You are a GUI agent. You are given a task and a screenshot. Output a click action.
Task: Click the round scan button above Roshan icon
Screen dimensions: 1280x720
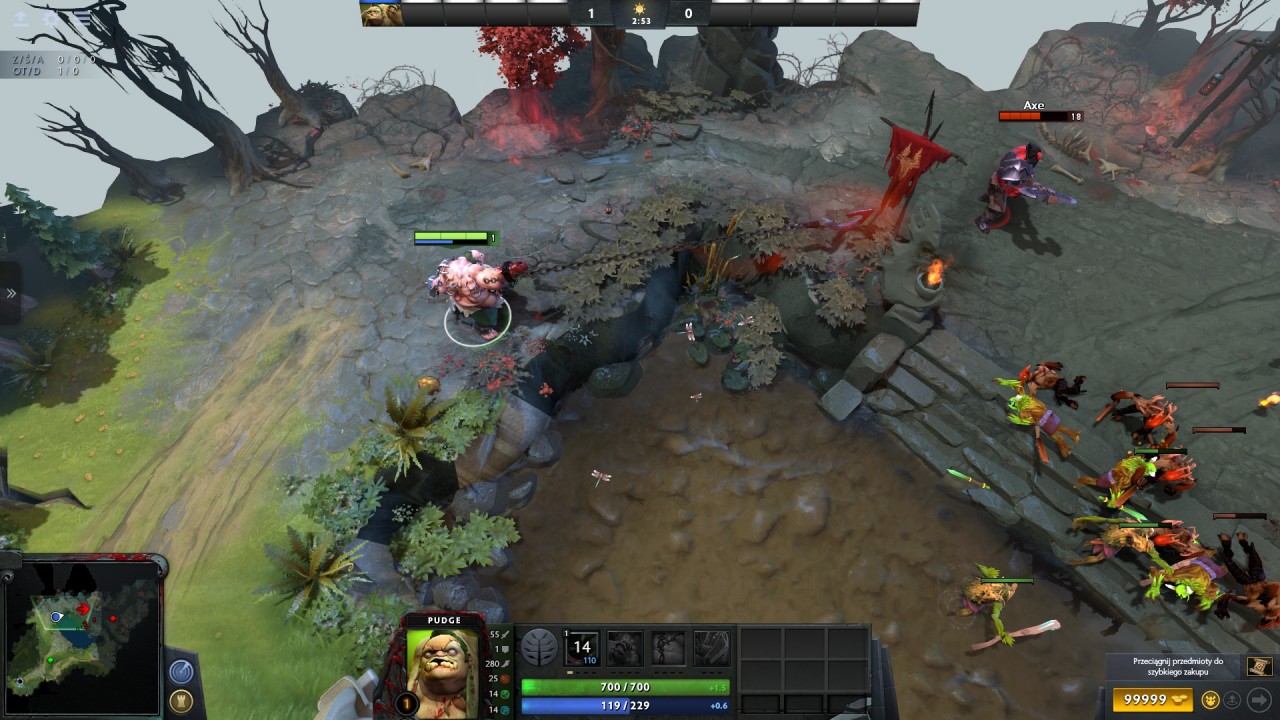pyautogui.click(x=181, y=671)
